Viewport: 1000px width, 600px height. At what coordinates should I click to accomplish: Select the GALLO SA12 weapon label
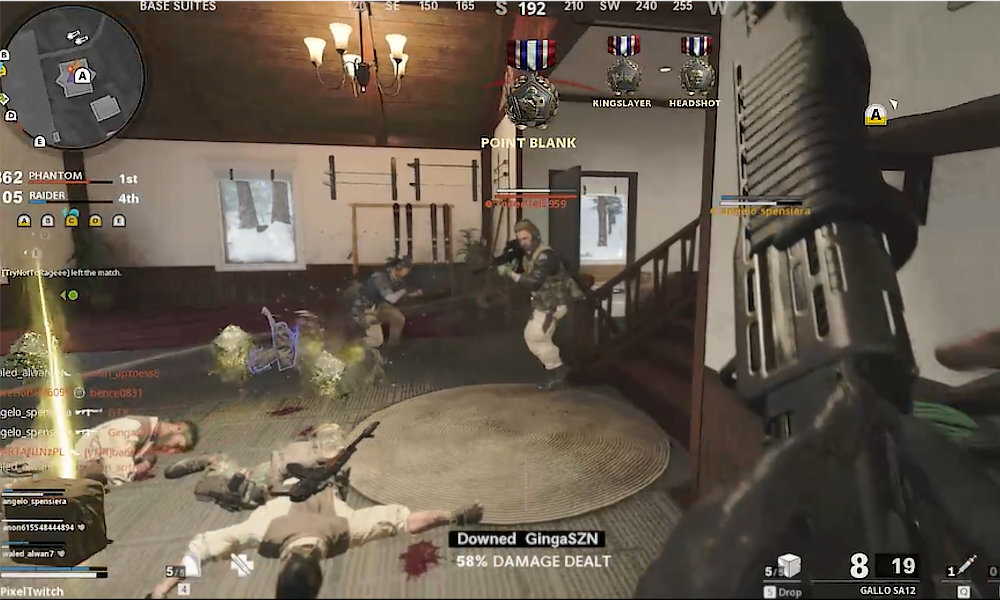pyautogui.click(x=887, y=590)
